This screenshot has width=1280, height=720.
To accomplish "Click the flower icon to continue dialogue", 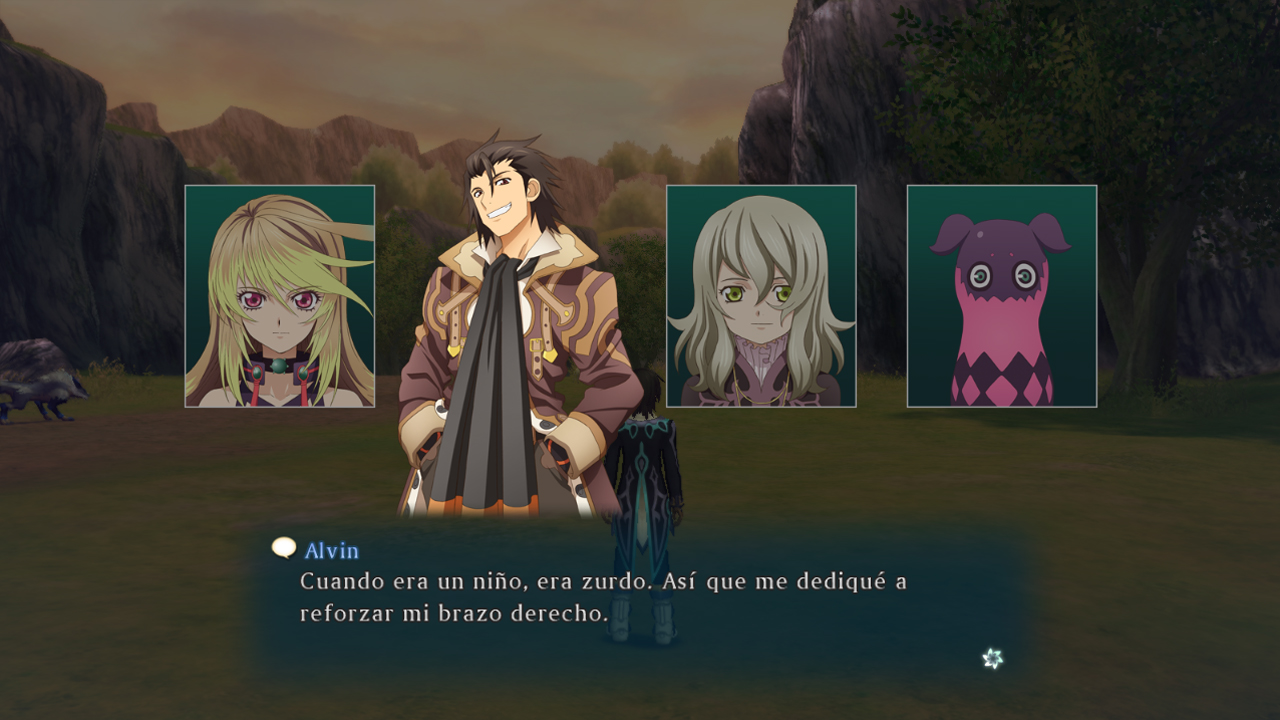I will coord(992,658).
